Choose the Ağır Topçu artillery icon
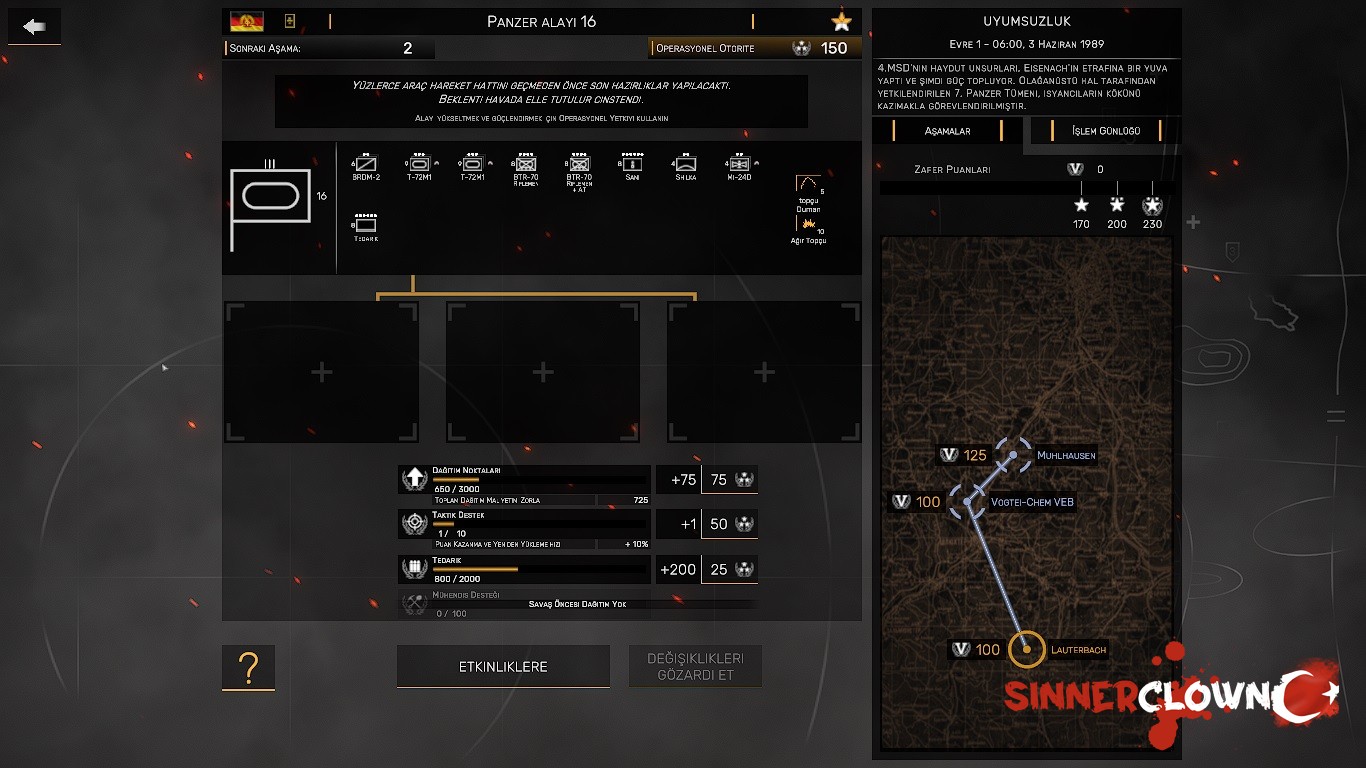 [x=808, y=229]
